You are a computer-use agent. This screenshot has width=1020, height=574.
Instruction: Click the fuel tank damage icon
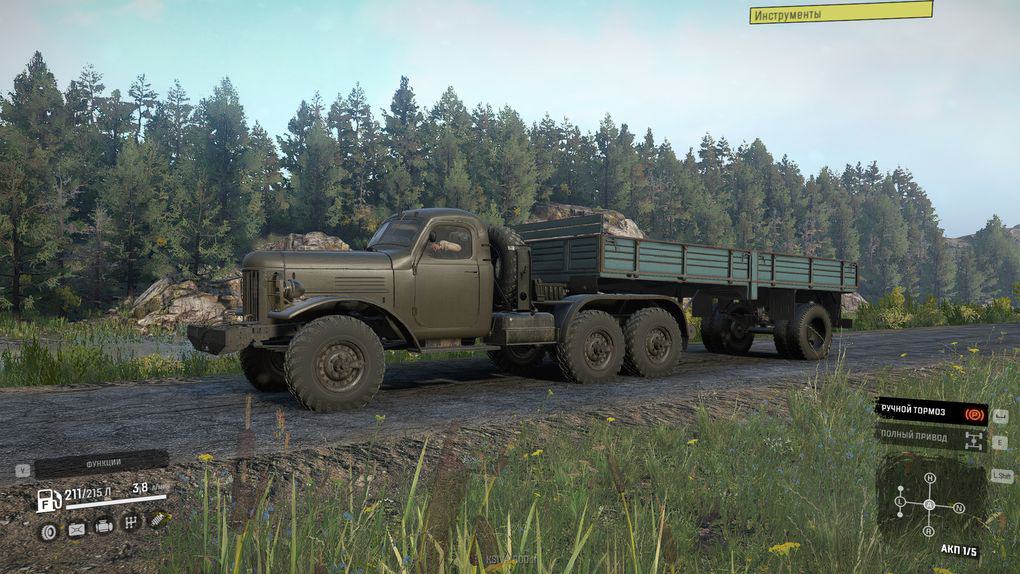coord(76,530)
